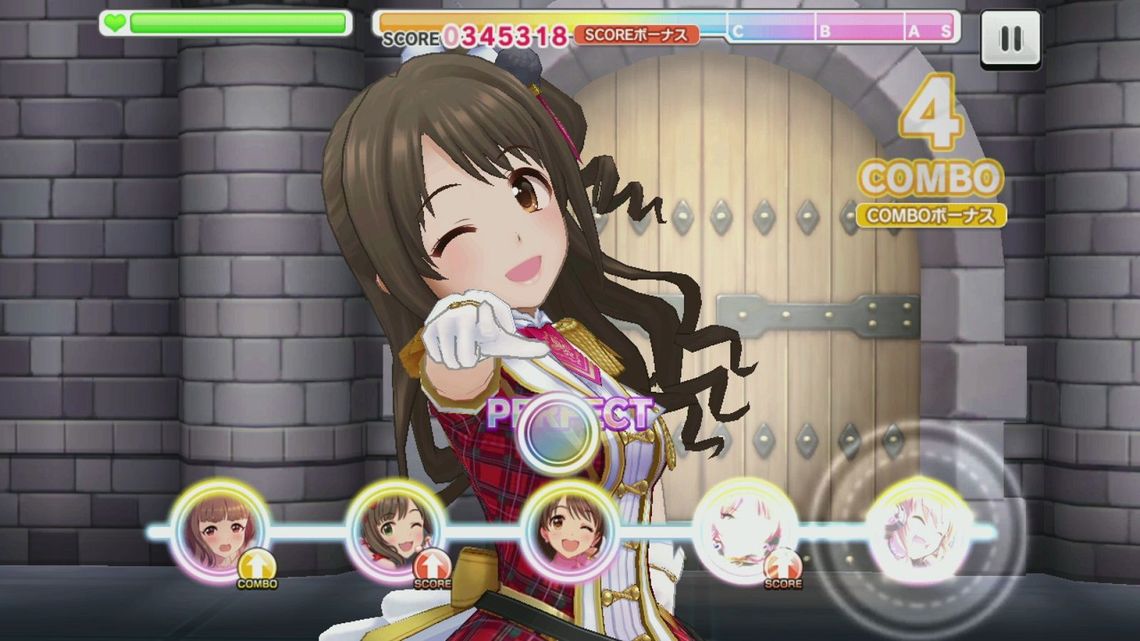Tap the center smiling idol circle without a badge

click(x=570, y=531)
